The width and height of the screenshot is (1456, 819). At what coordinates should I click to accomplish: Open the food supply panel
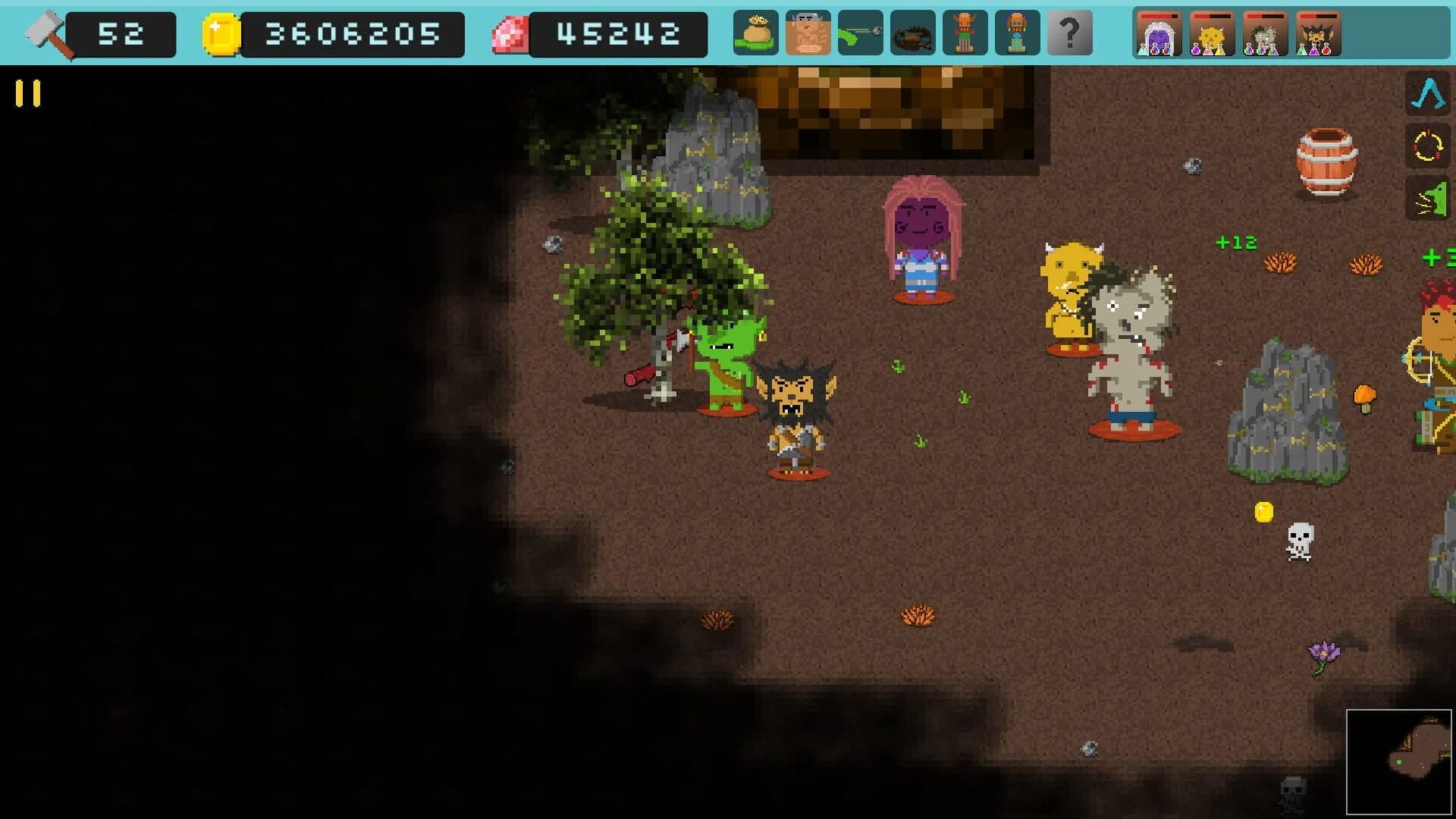pyautogui.click(x=755, y=33)
